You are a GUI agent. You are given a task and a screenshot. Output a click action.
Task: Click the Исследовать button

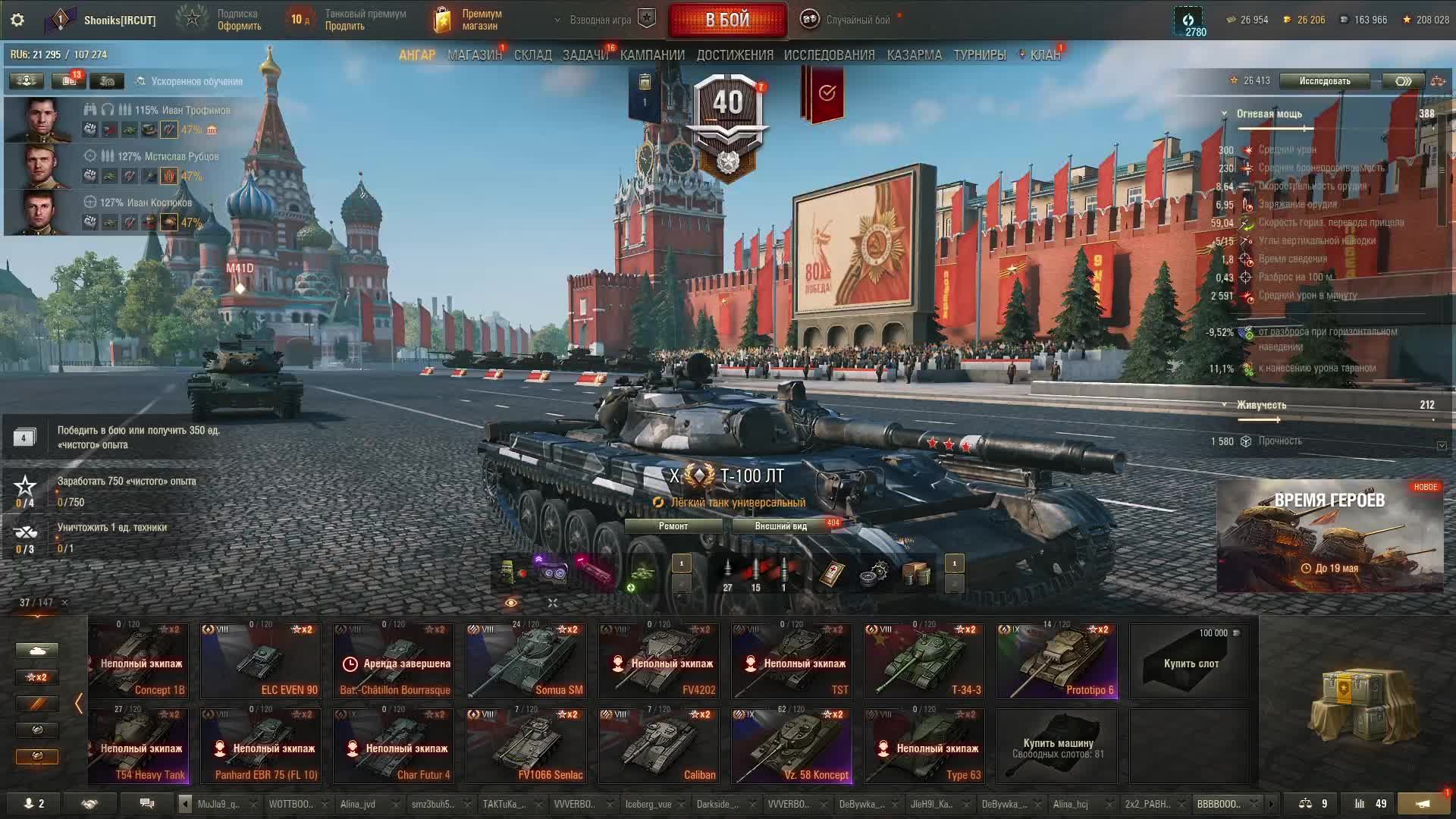pyautogui.click(x=1324, y=81)
